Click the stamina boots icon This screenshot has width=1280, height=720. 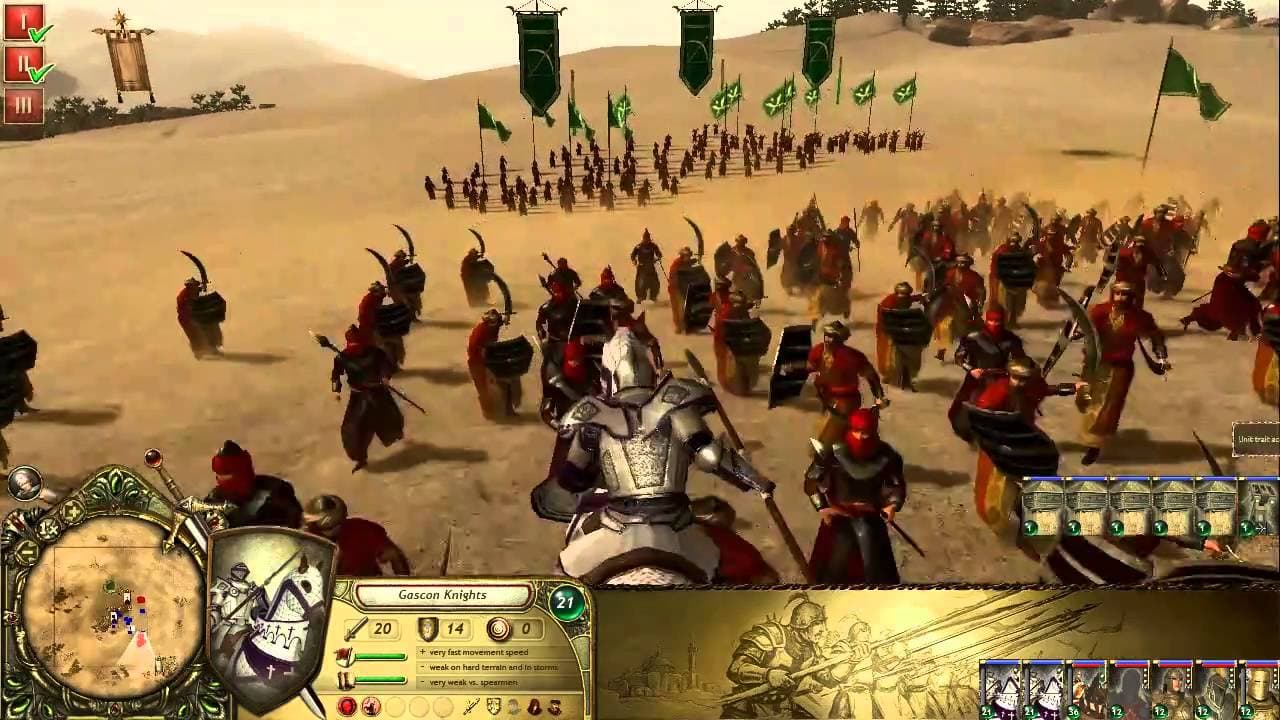click(x=343, y=678)
